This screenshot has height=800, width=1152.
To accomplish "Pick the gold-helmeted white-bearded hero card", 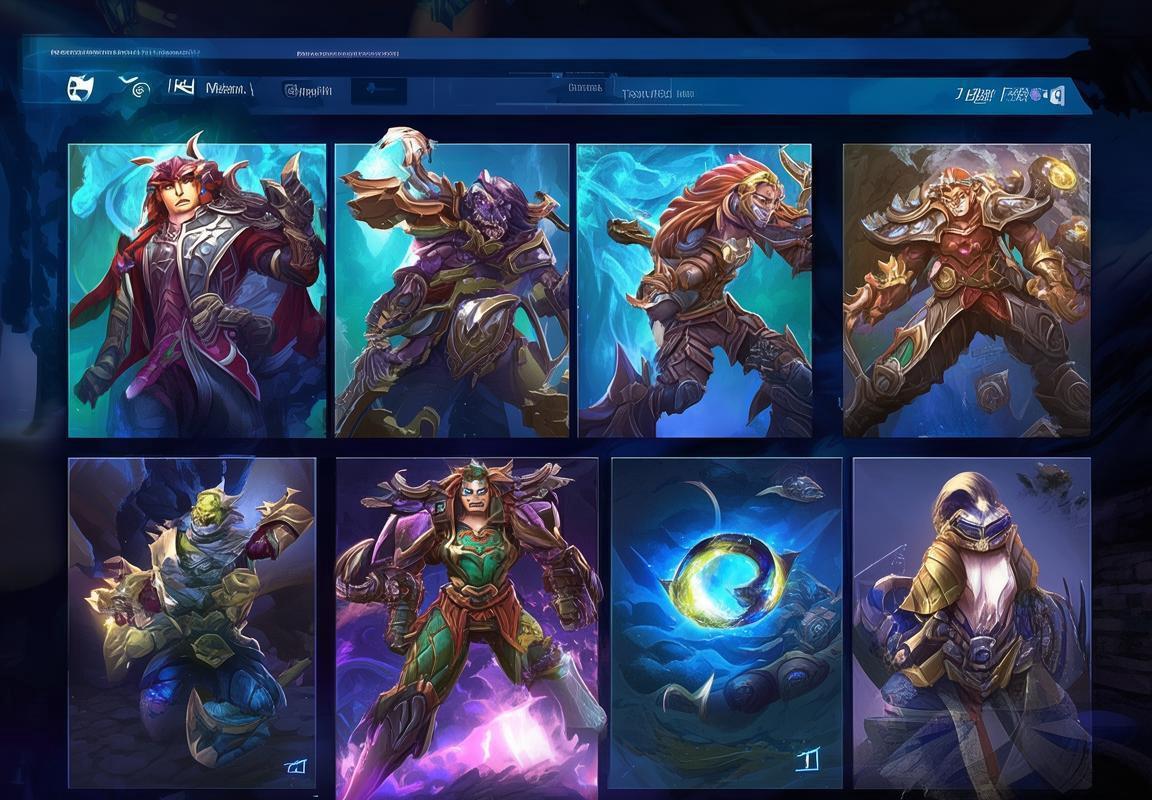I will coord(971,622).
